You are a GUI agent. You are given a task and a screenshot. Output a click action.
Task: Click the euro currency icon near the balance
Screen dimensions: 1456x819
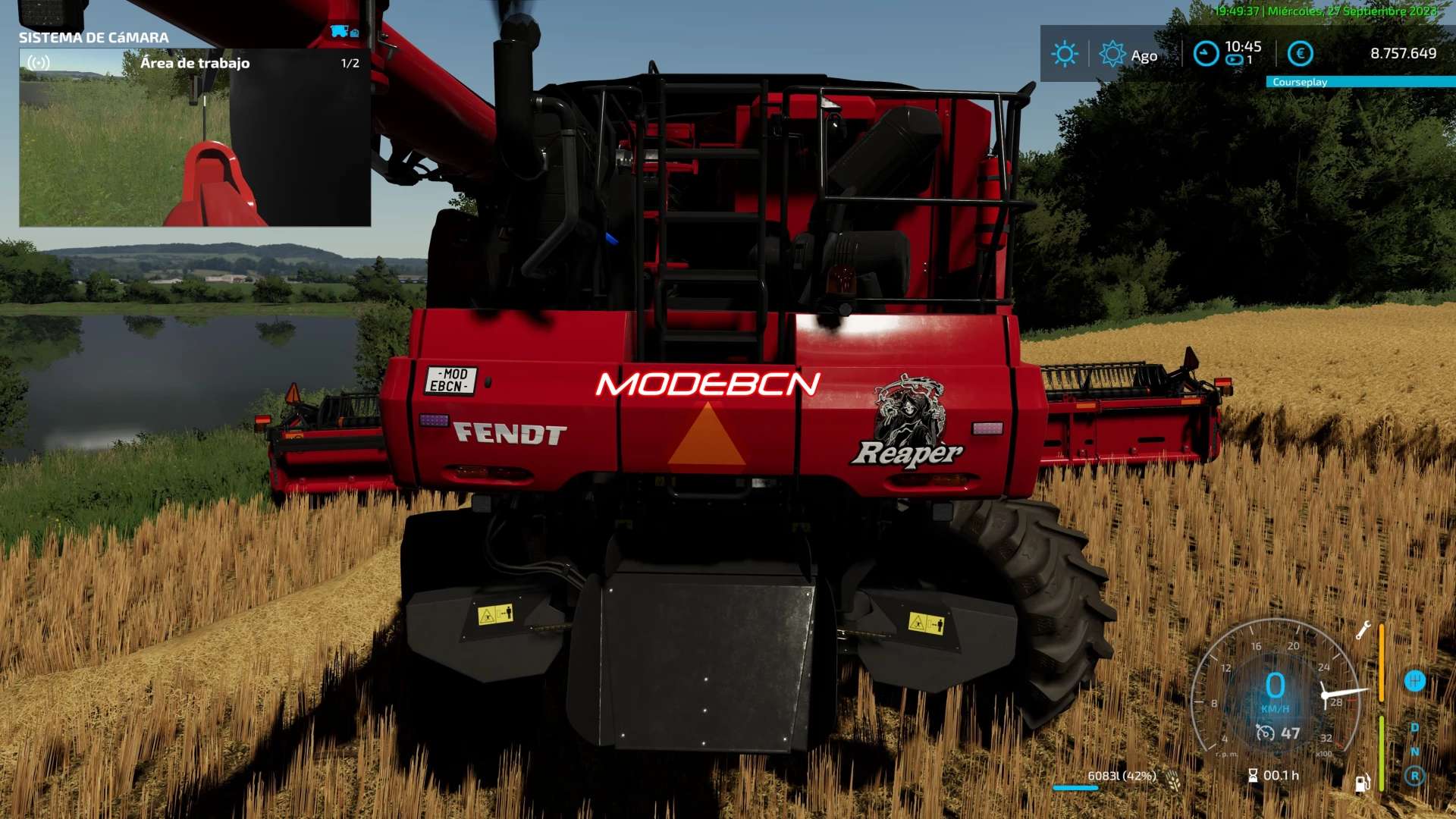[1299, 53]
